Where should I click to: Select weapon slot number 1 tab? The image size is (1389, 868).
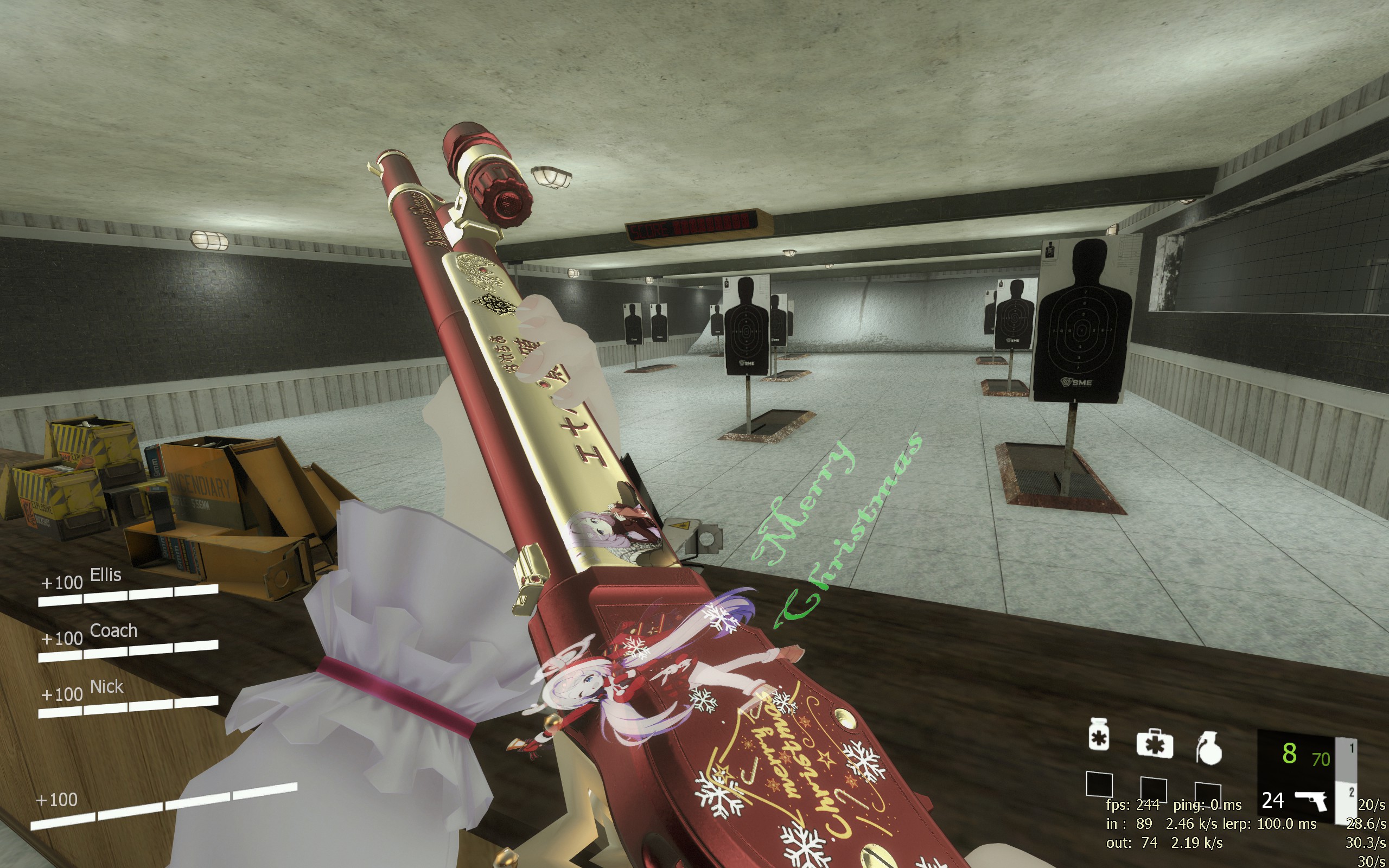1351,749
